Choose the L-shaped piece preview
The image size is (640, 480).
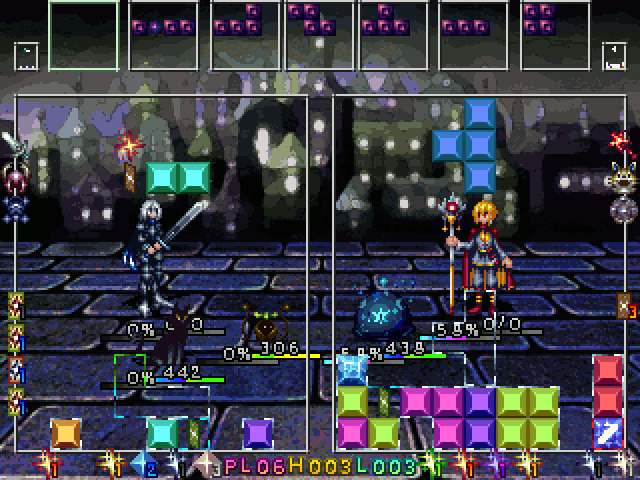[x=241, y=22]
